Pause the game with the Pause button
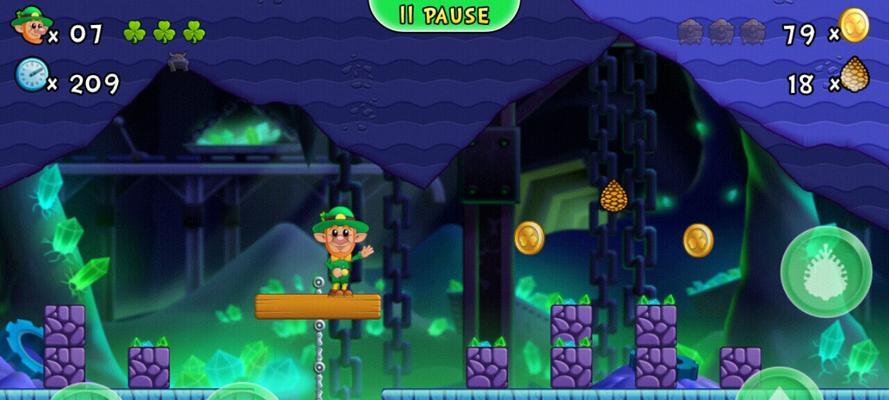Viewport: 889px width, 400px height. coord(445,14)
